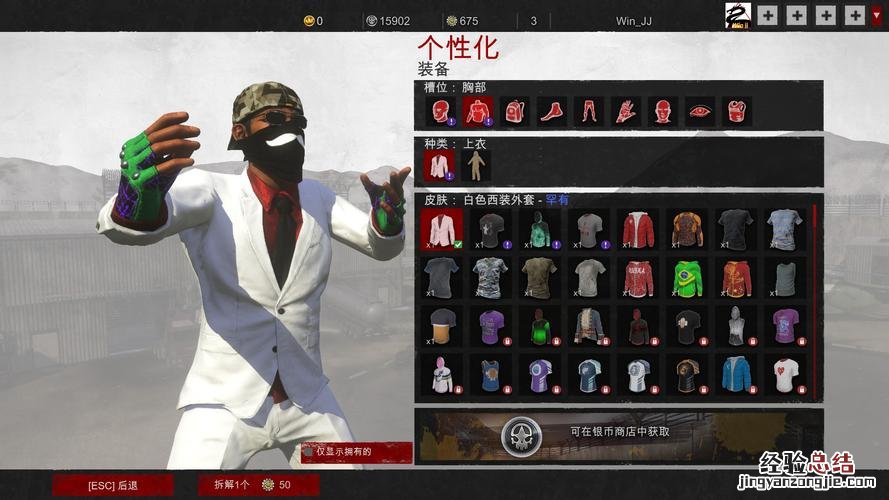Select the red open zip hoodie skin
Image resolution: width=889 pixels, height=500 pixels.
637,228
